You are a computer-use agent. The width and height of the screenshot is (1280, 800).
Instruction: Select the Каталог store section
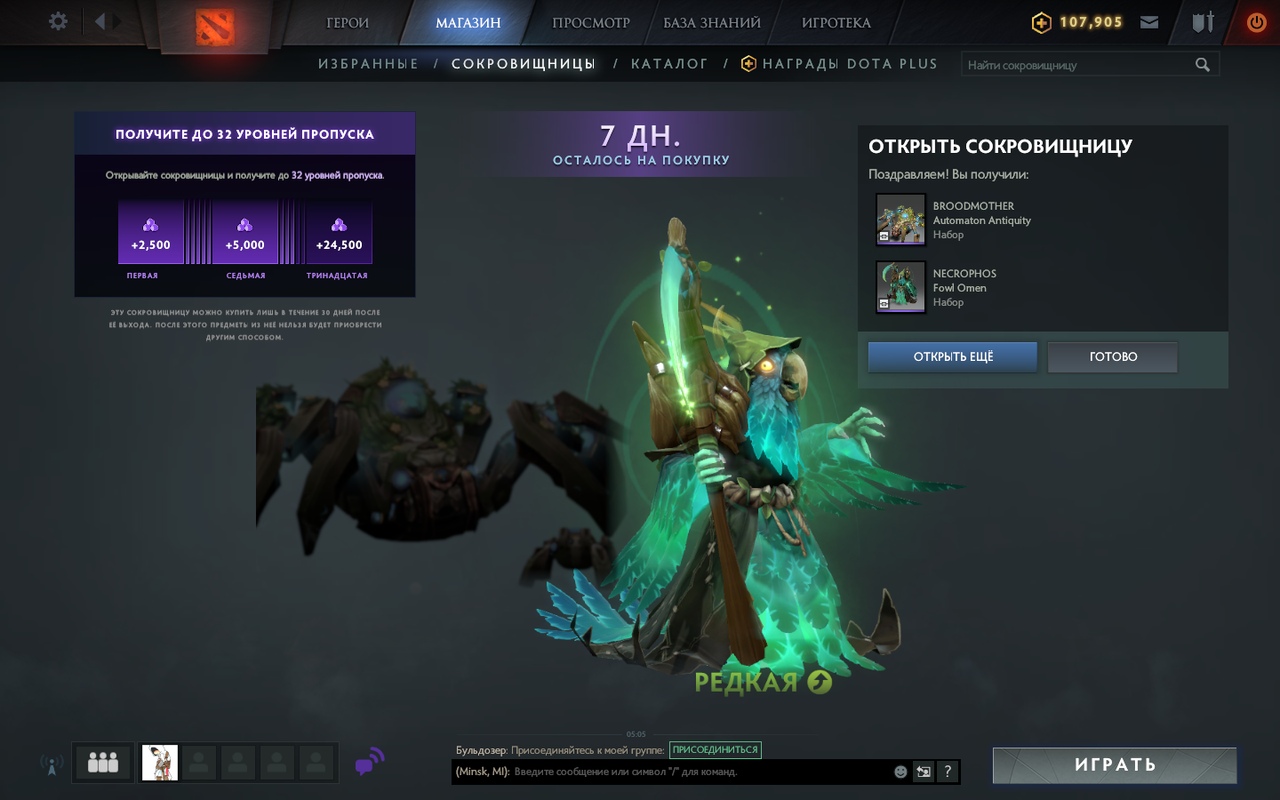(669, 64)
